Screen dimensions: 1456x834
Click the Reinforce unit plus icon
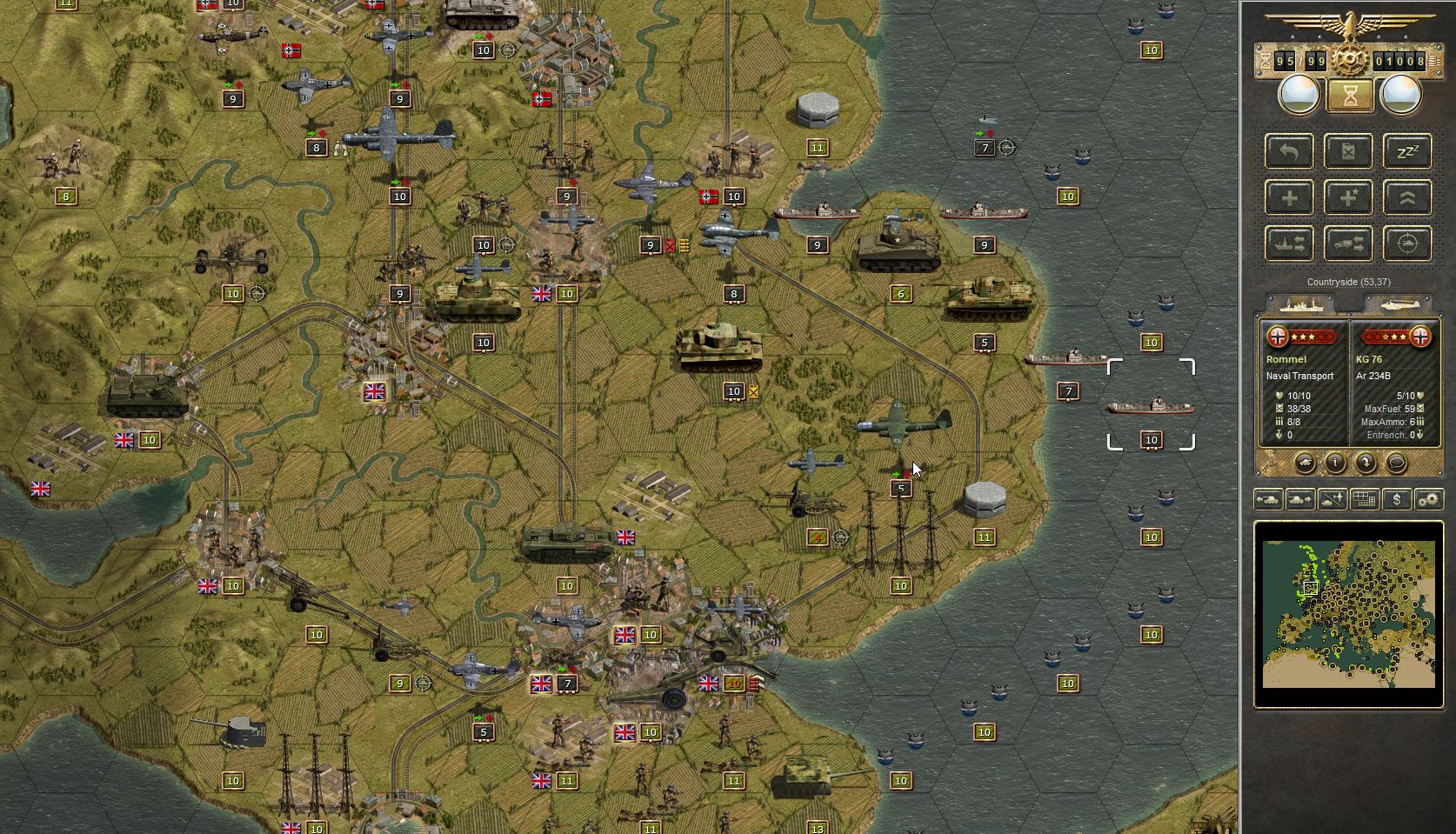(x=1290, y=197)
